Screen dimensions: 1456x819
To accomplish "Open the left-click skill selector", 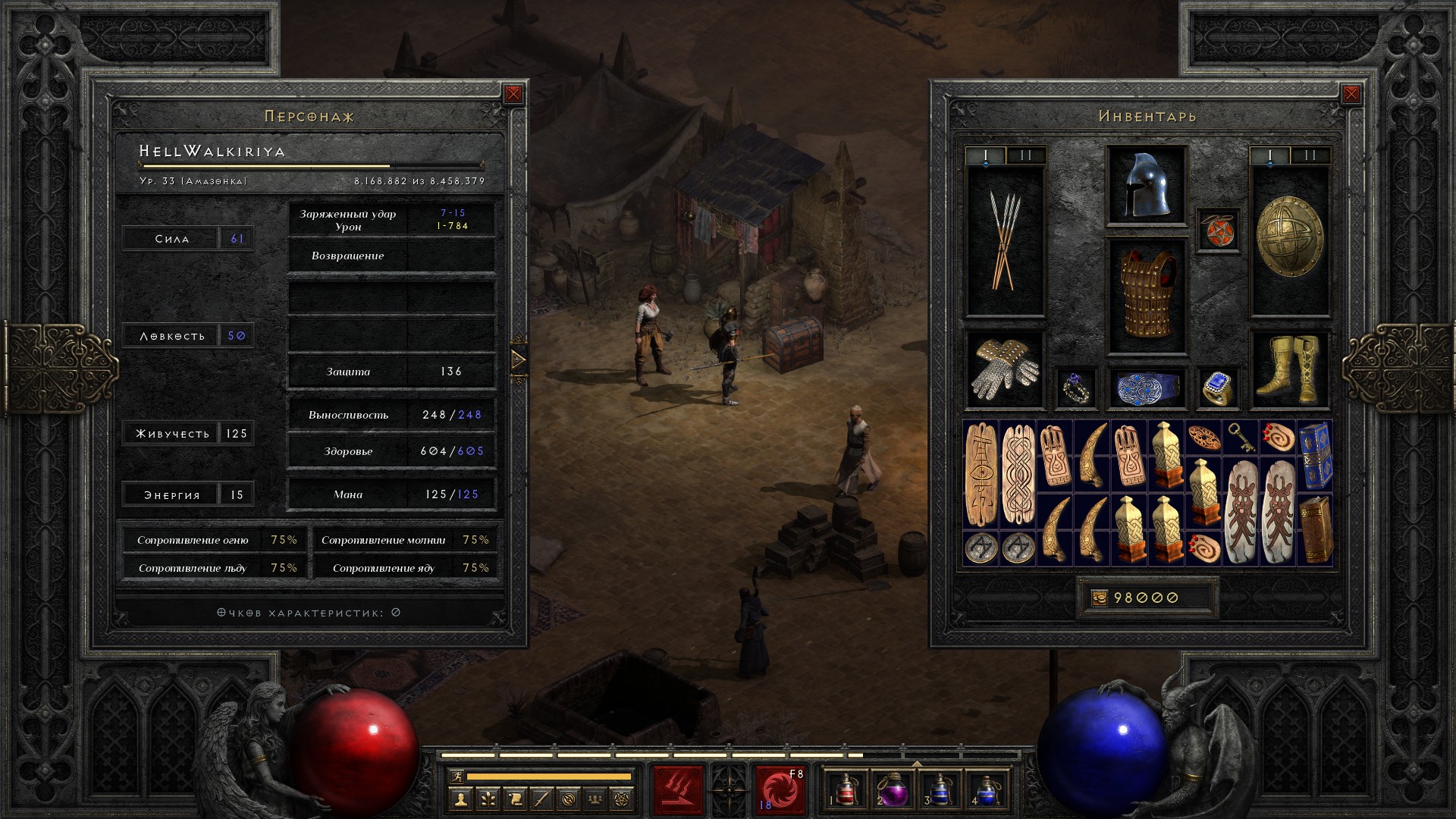I will [x=678, y=790].
